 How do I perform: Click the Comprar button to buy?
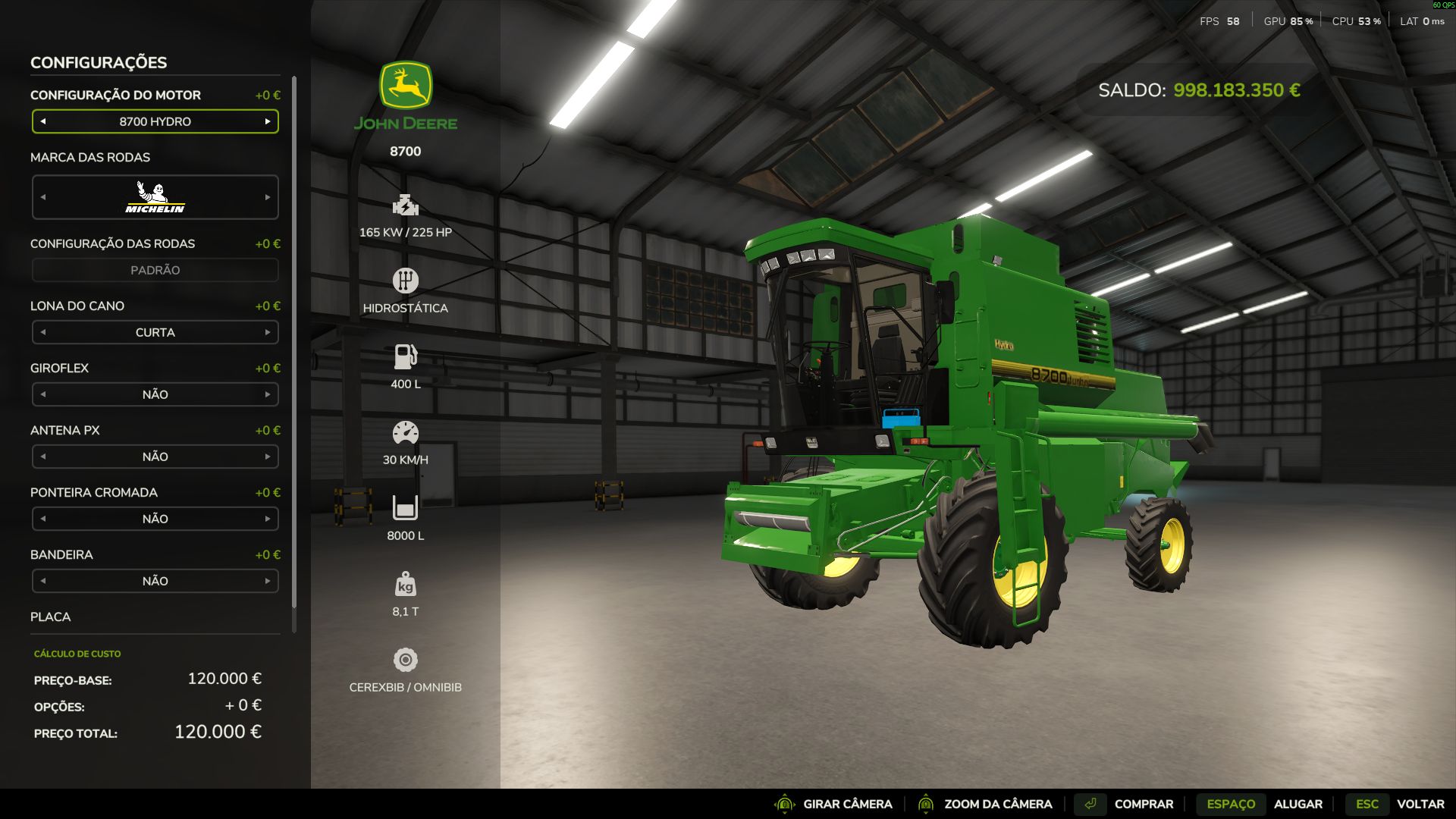coord(1143,804)
